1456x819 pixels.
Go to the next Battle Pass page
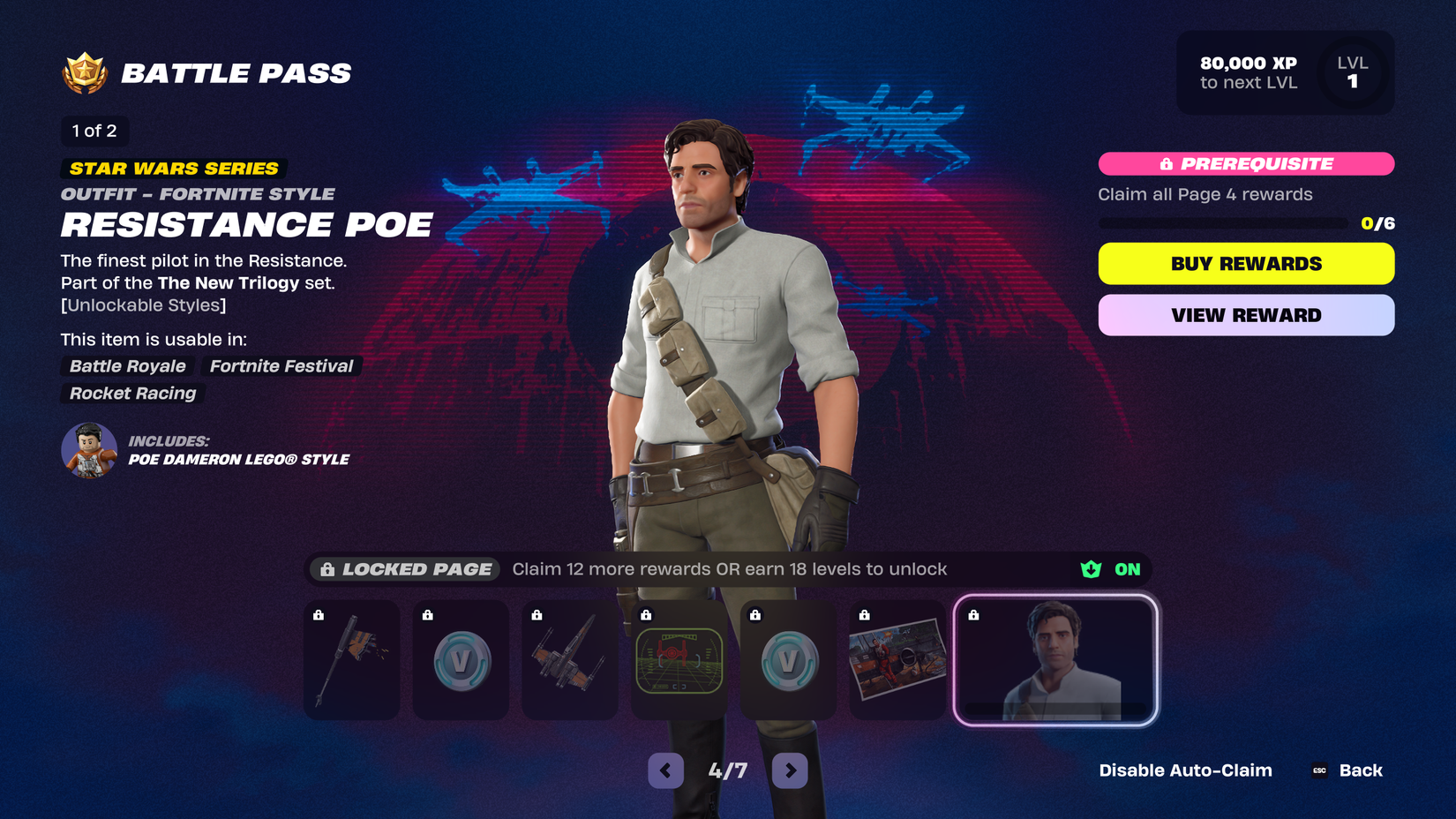tap(790, 770)
